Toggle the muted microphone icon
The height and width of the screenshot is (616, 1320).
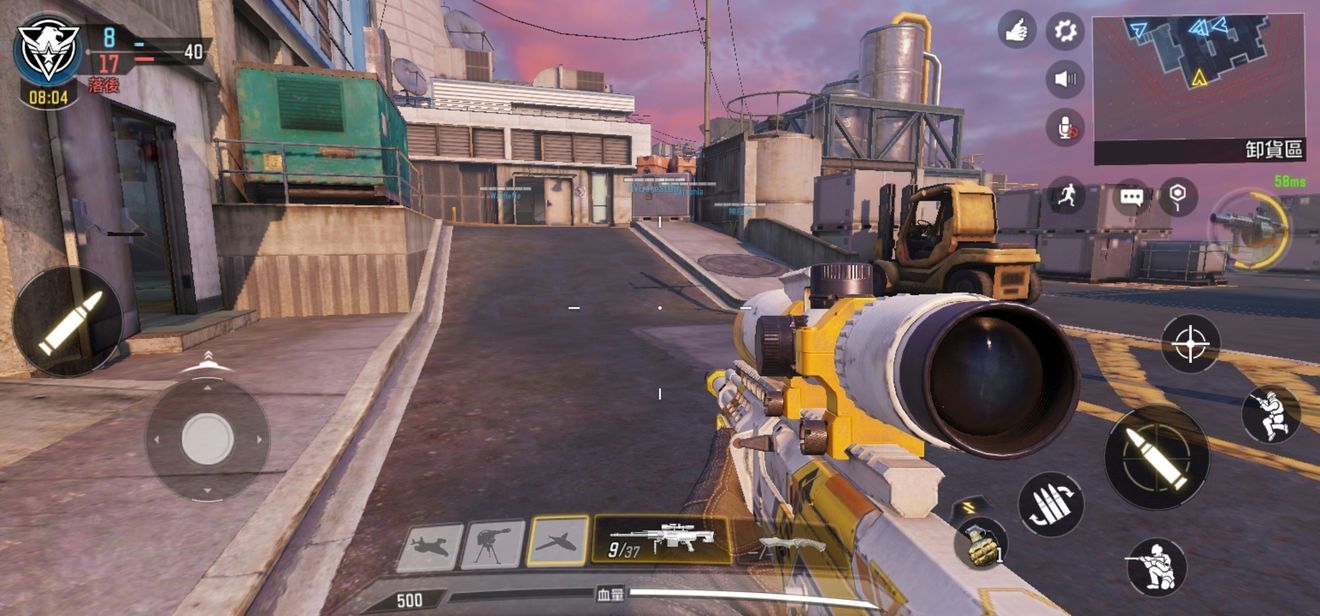(1065, 127)
